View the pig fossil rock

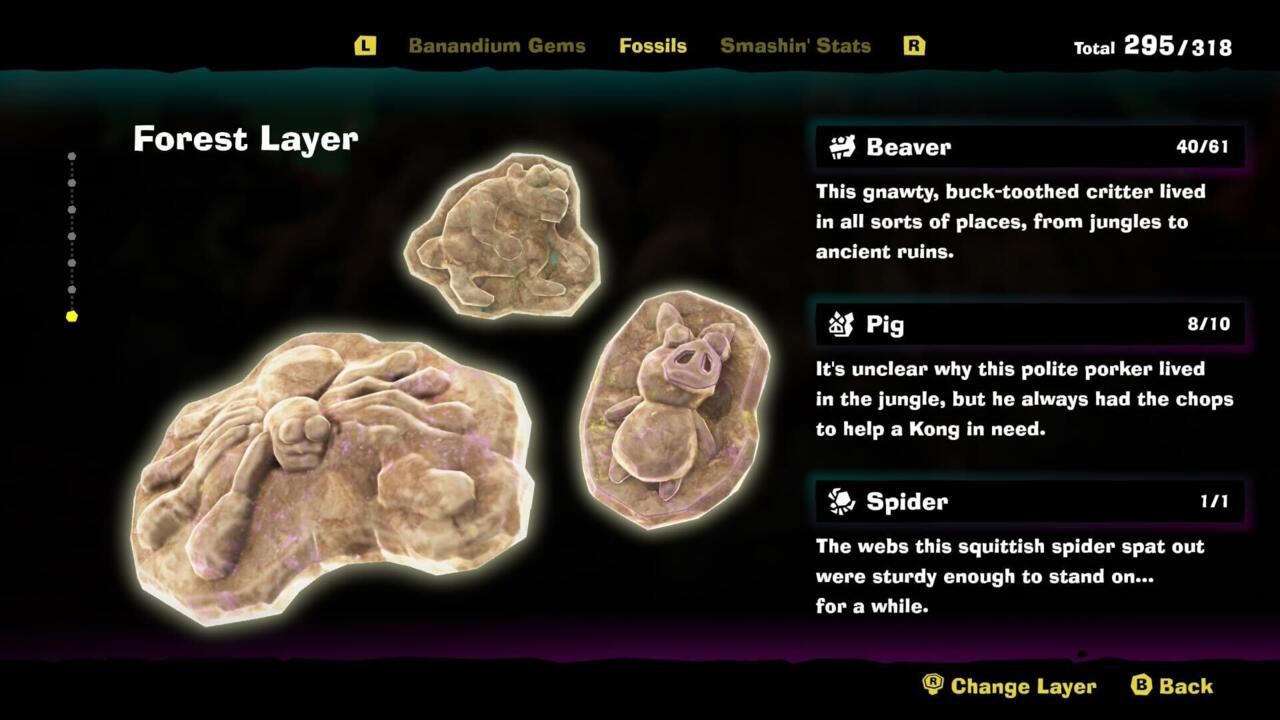[674, 408]
